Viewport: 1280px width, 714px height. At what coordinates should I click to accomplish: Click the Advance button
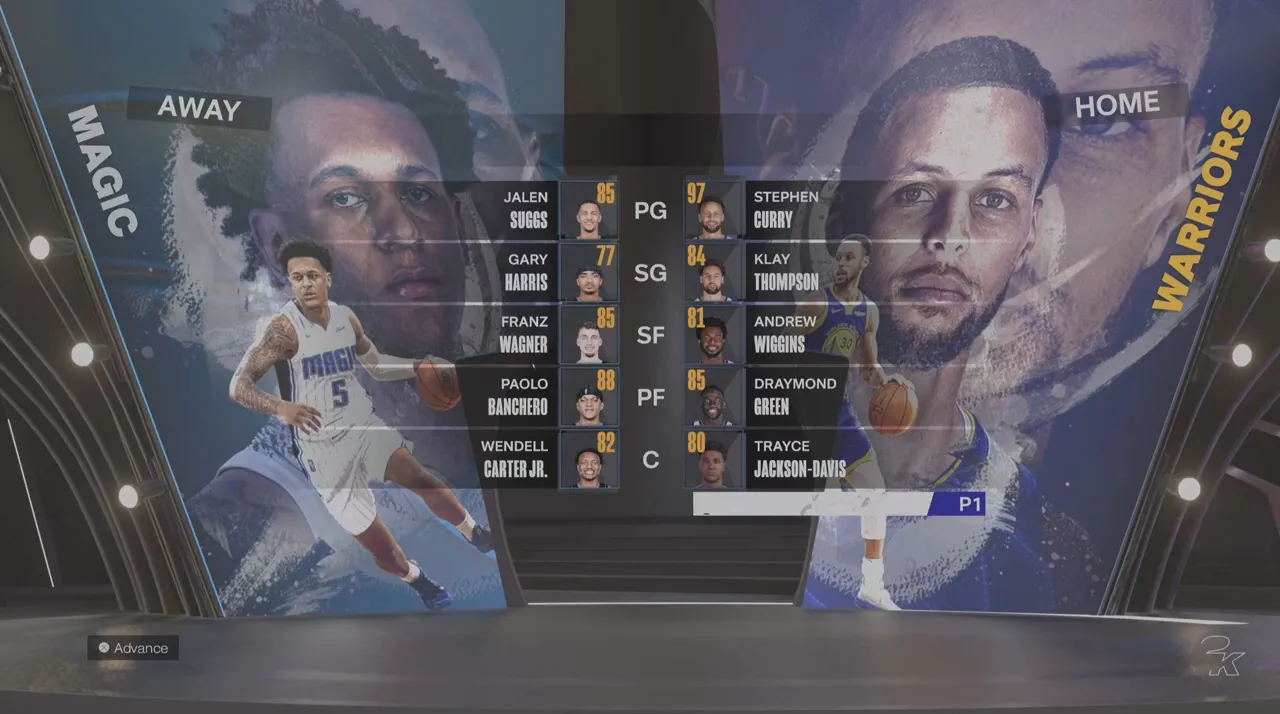click(x=133, y=648)
